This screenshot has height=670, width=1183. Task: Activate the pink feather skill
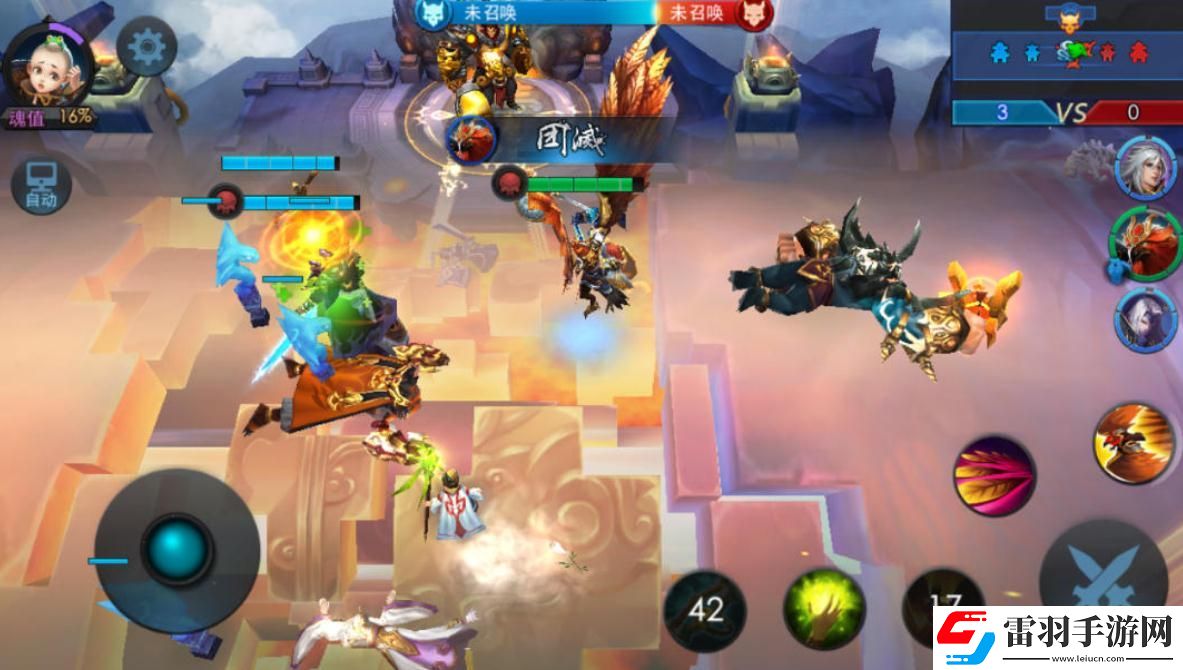(993, 475)
